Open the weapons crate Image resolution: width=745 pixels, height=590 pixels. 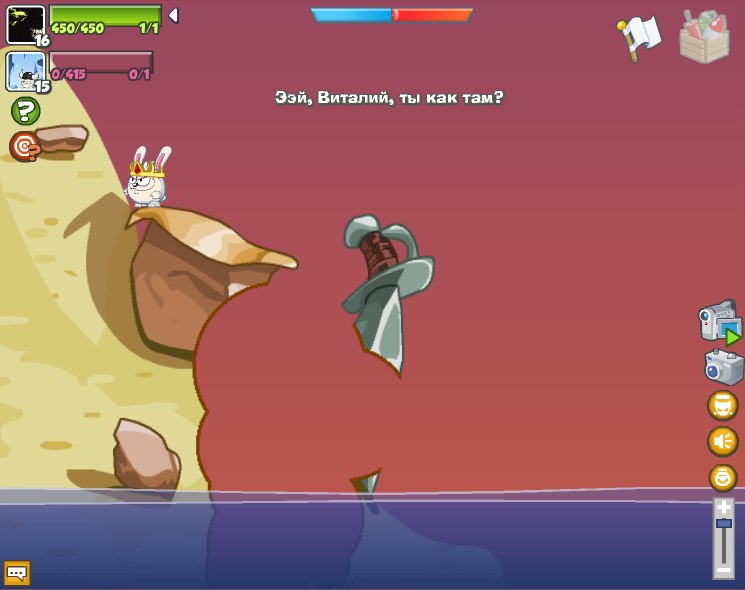704,36
